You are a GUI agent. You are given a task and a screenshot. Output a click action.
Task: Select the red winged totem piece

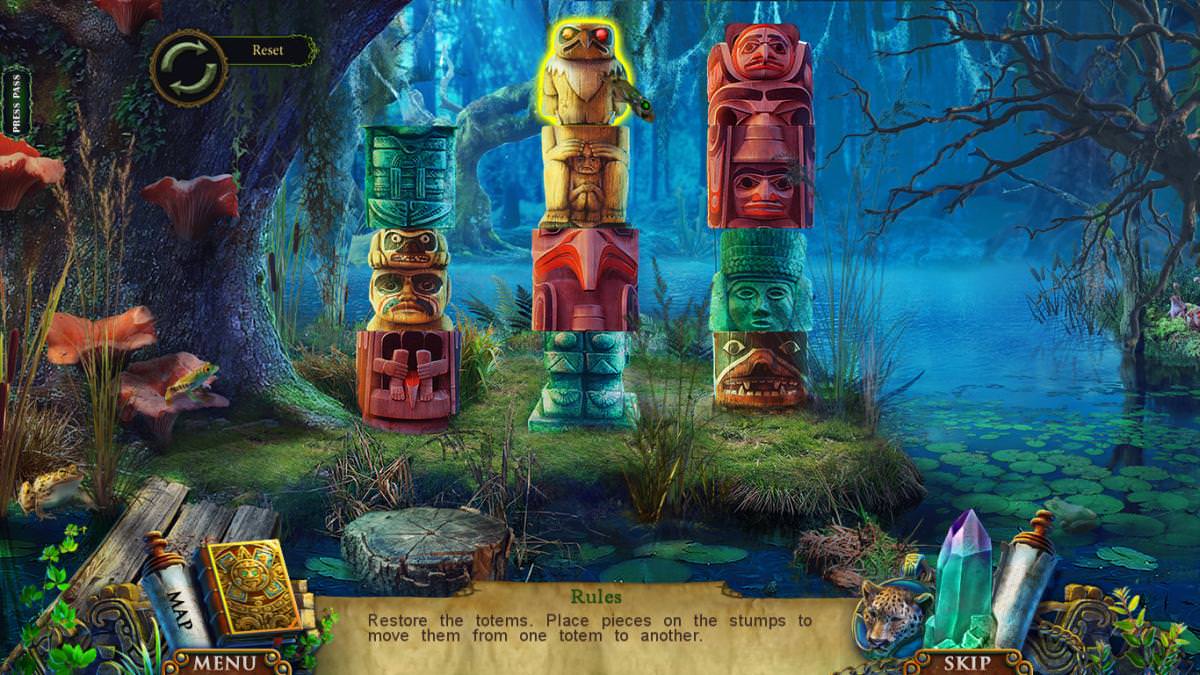(x=585, y=279)
